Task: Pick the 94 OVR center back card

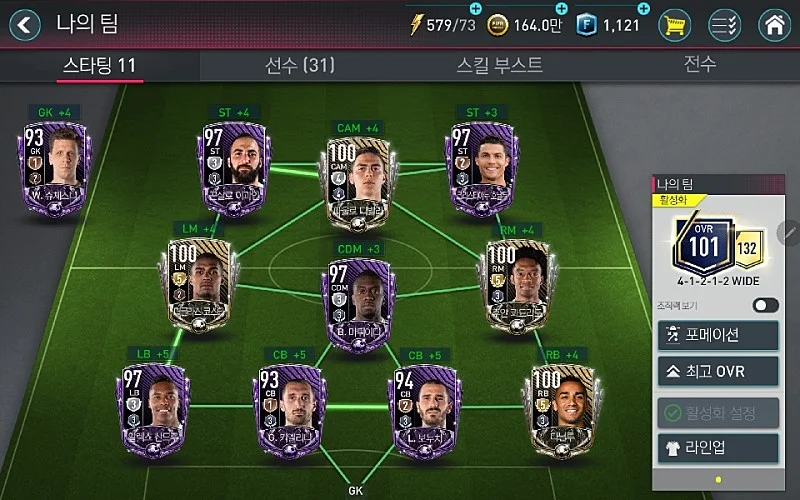Action: [x=422, y=407]
